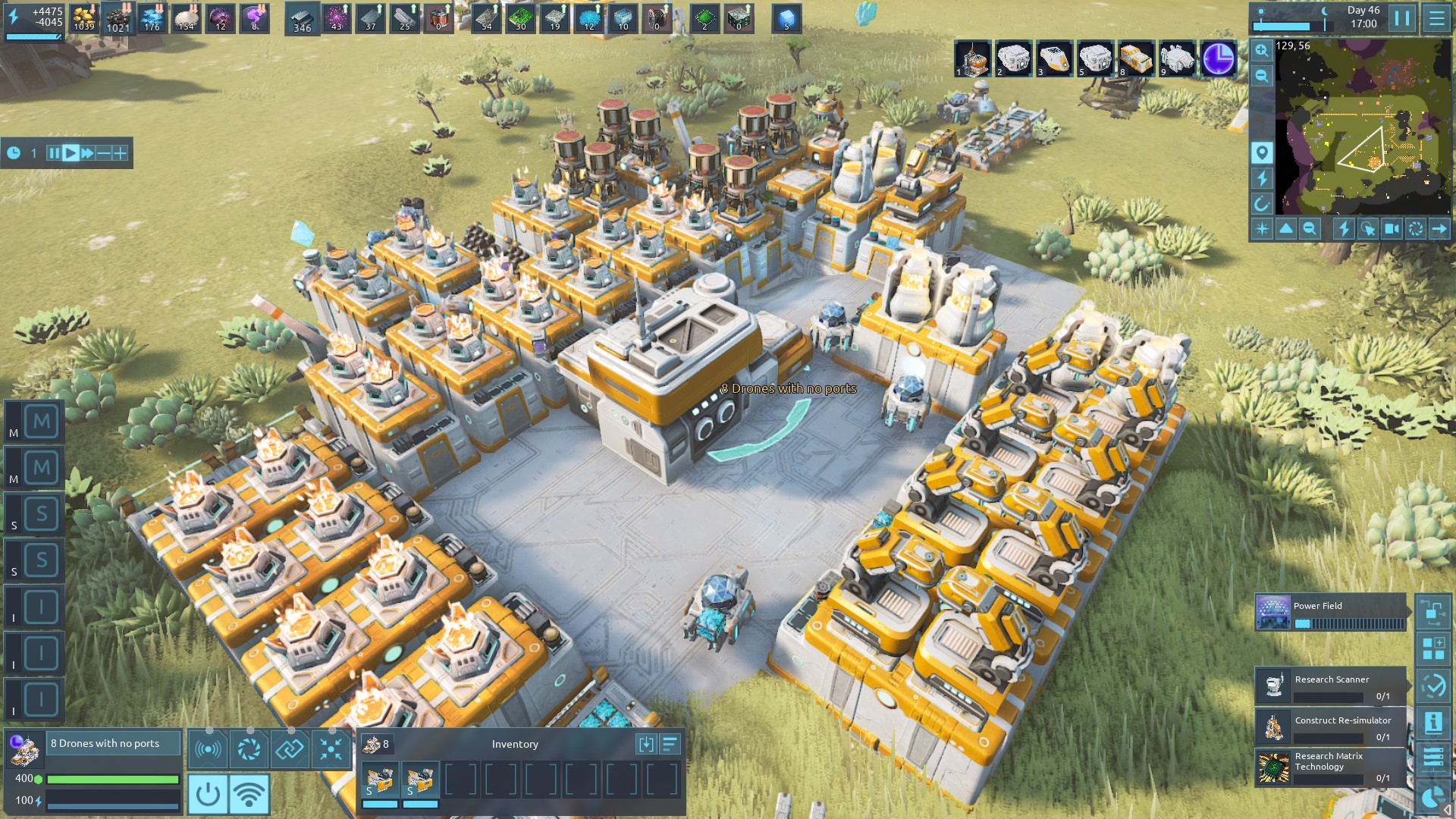Open the hamburger main menu

coord(1436,18)
